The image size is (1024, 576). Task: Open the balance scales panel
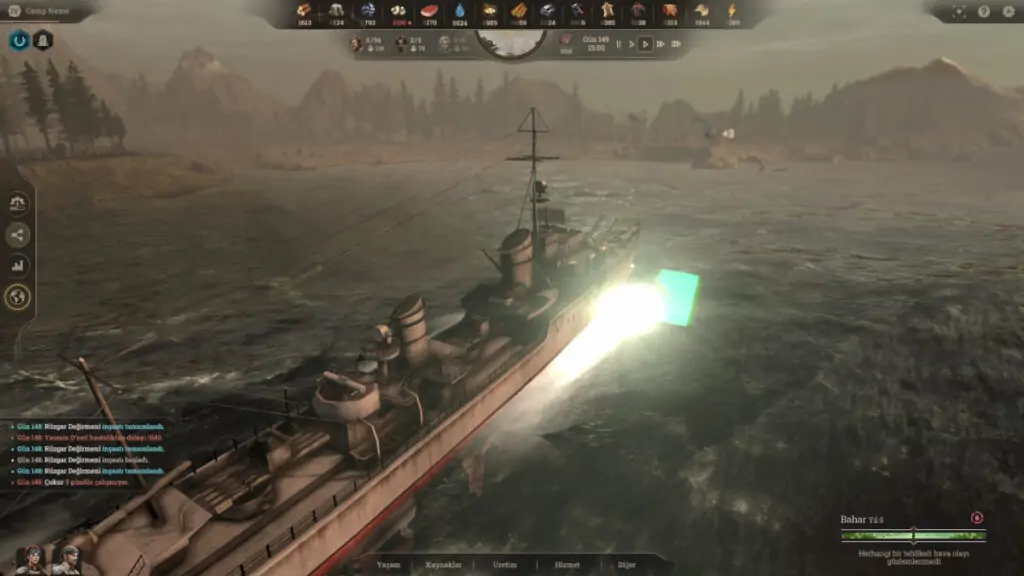coord(18,204)
